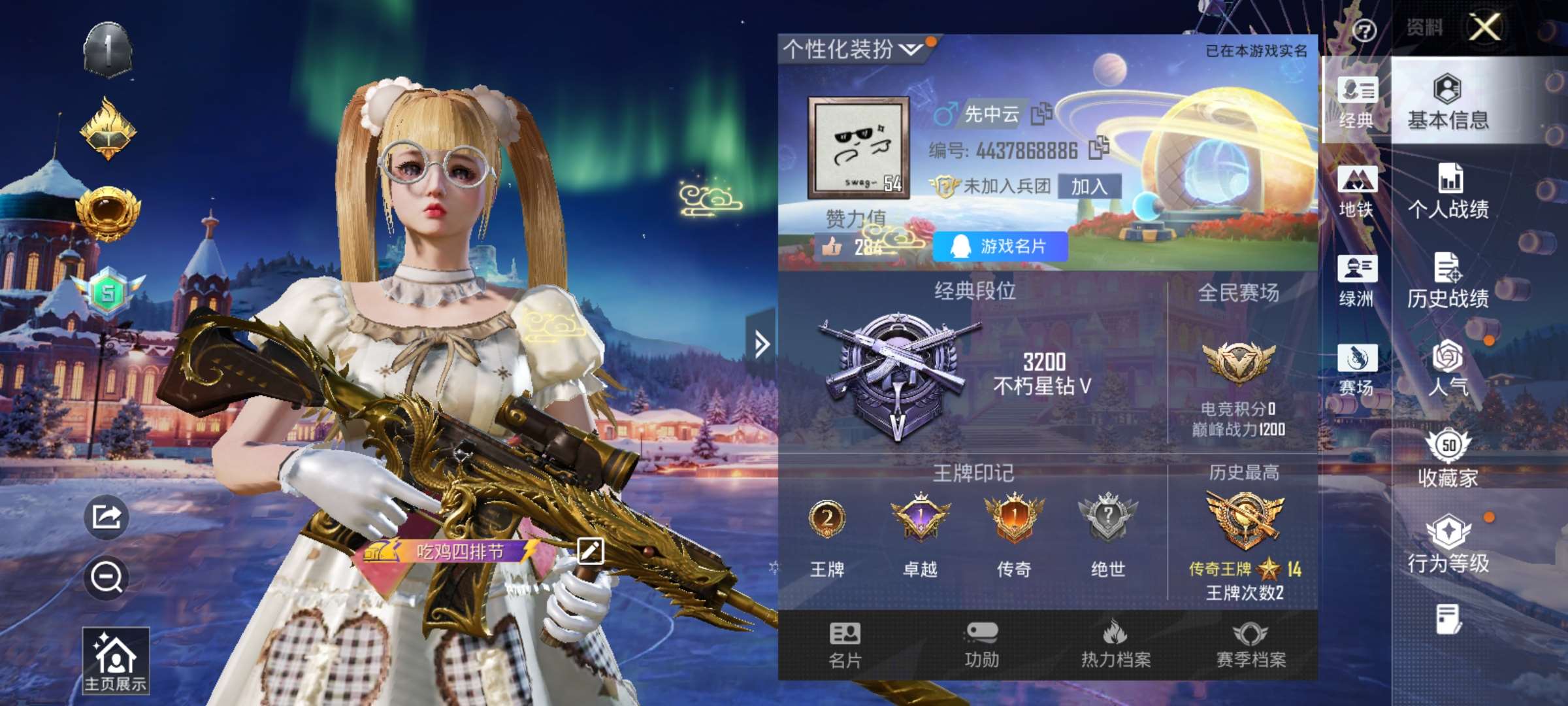Edit the 吃鸡四排节 title with pencil icon
Screen dimensions: 1568x706
(x=590, y=551)
